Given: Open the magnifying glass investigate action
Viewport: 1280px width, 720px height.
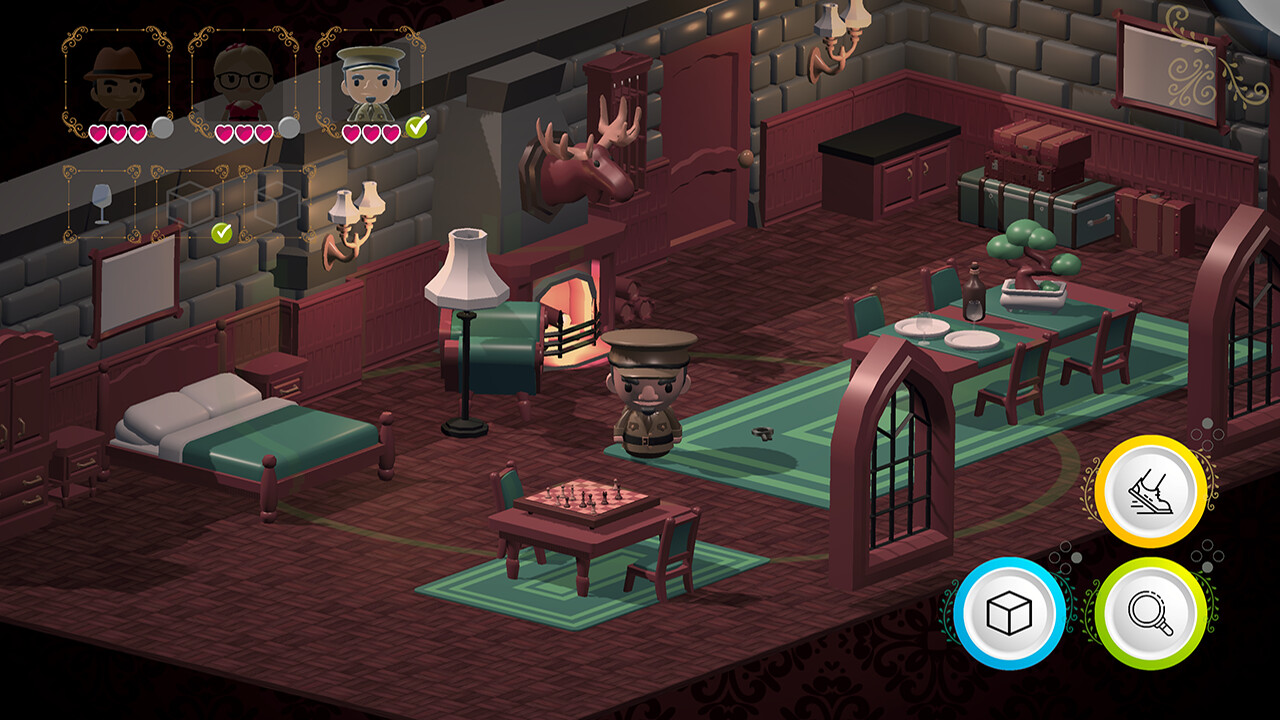Looking at the screenshot, I should click(x=1152, y=611).
